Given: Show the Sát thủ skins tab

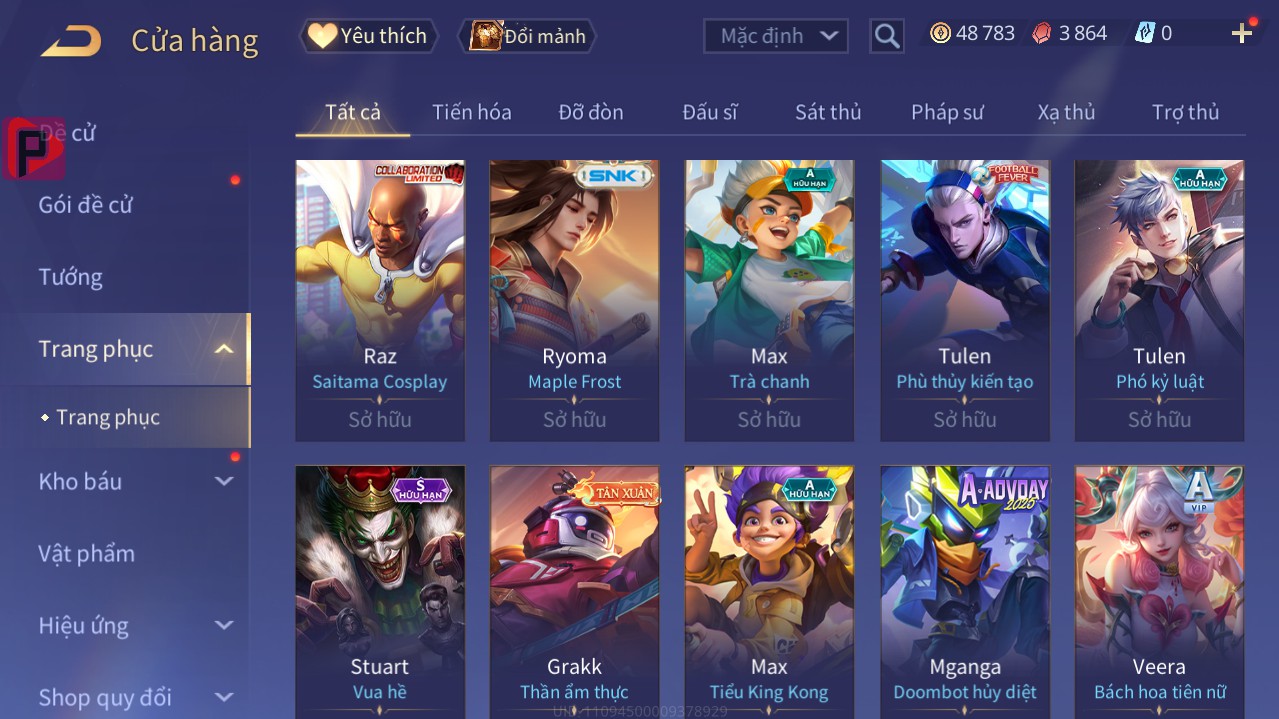Looking at the screenshot, I should [828, 112].
